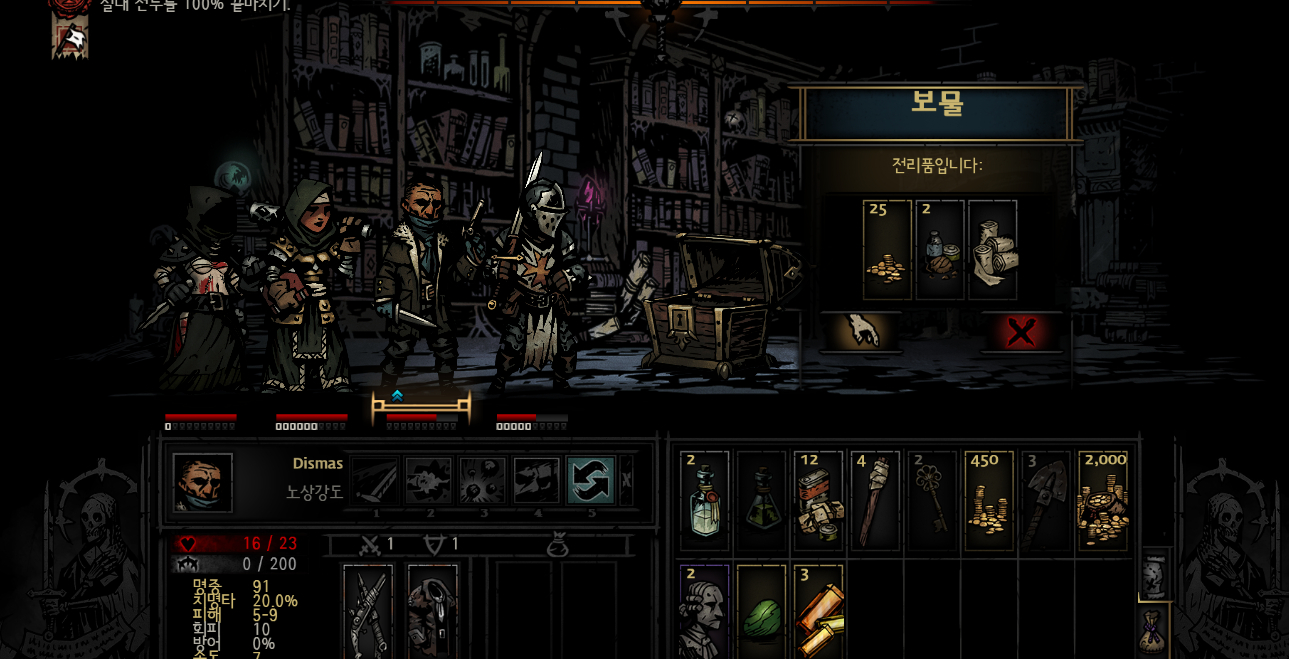
Task: Grab the bandage rolls from the loot
Action: (x=993, y=250)
